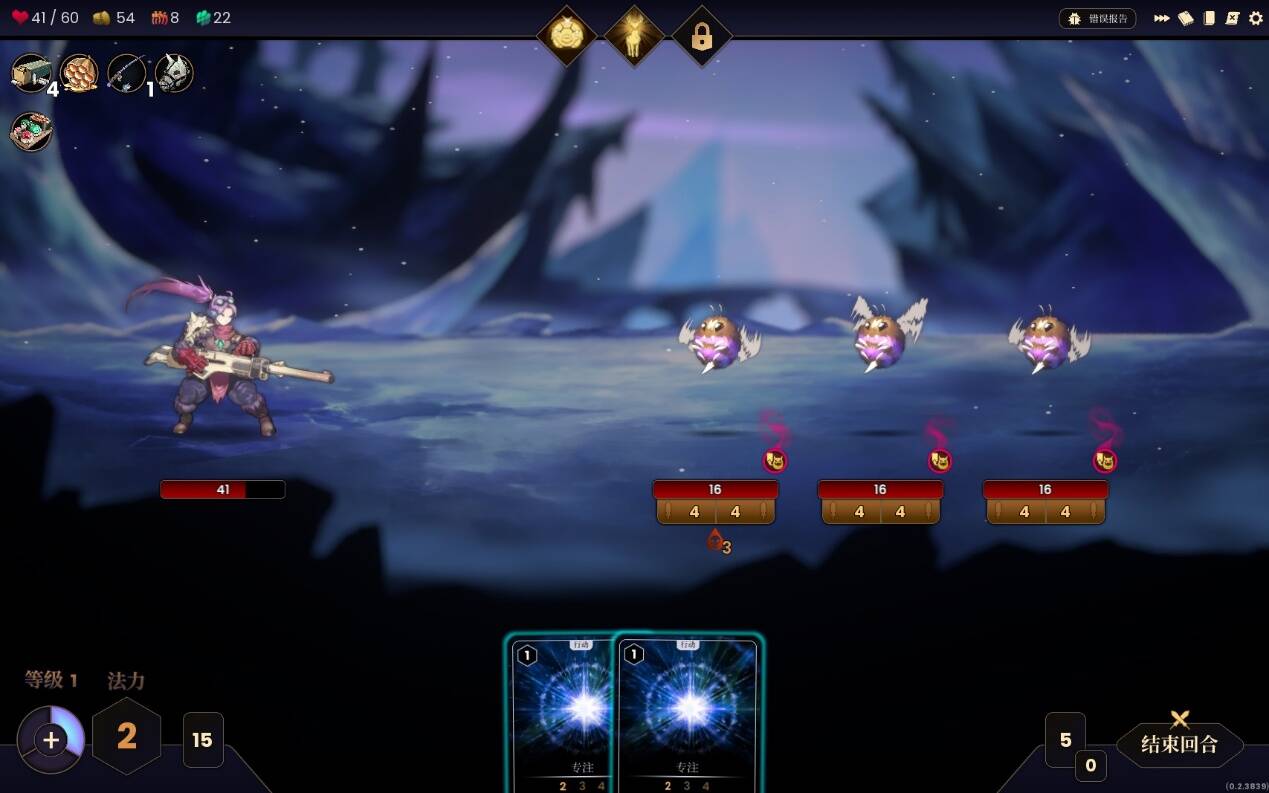The image size is (1269, 793).
Task: View the deck card icon
Action: coord(1209,18)
